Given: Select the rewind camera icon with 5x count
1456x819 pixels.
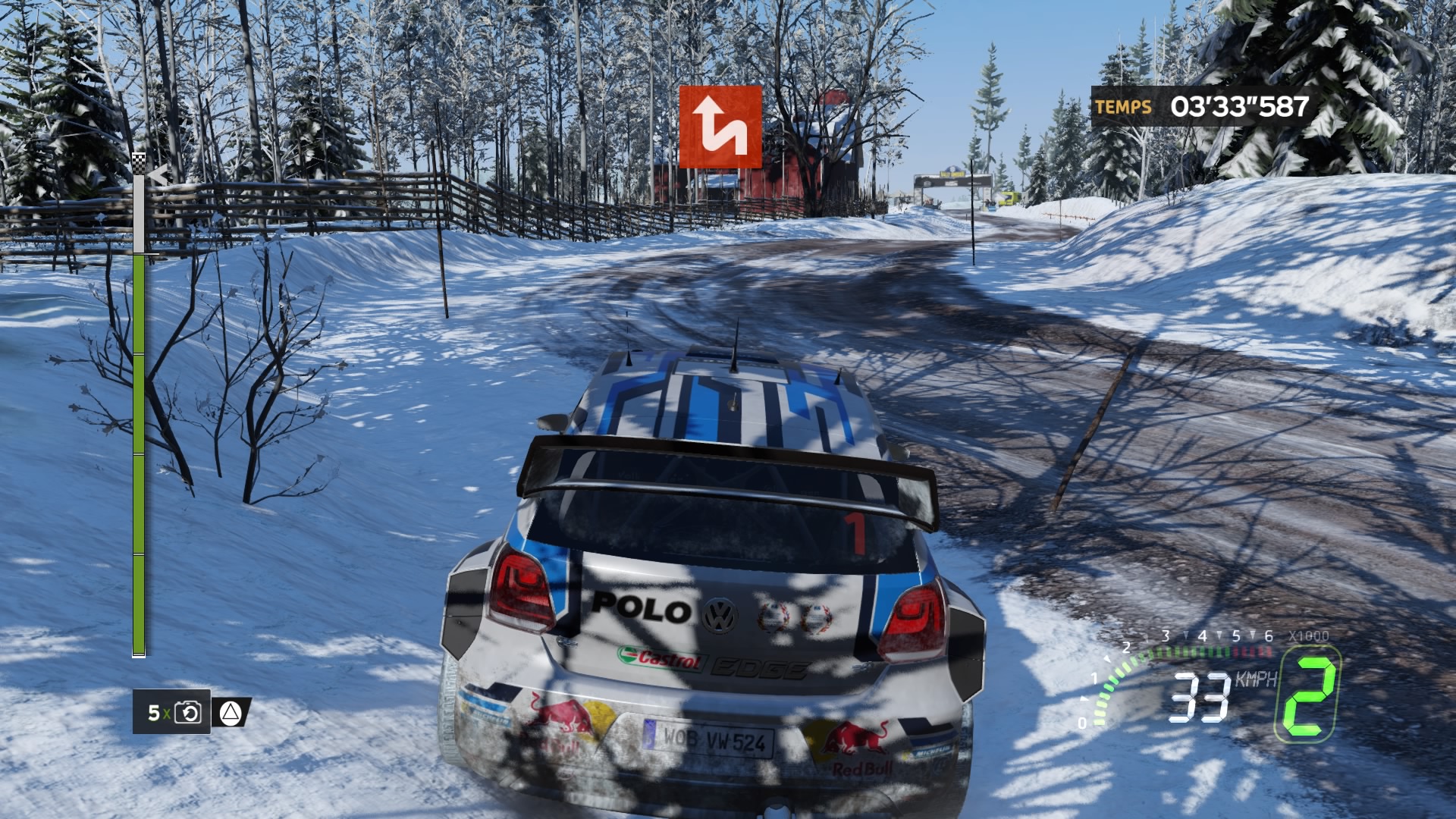Looking at the screenshot, I should coord(187,712).
